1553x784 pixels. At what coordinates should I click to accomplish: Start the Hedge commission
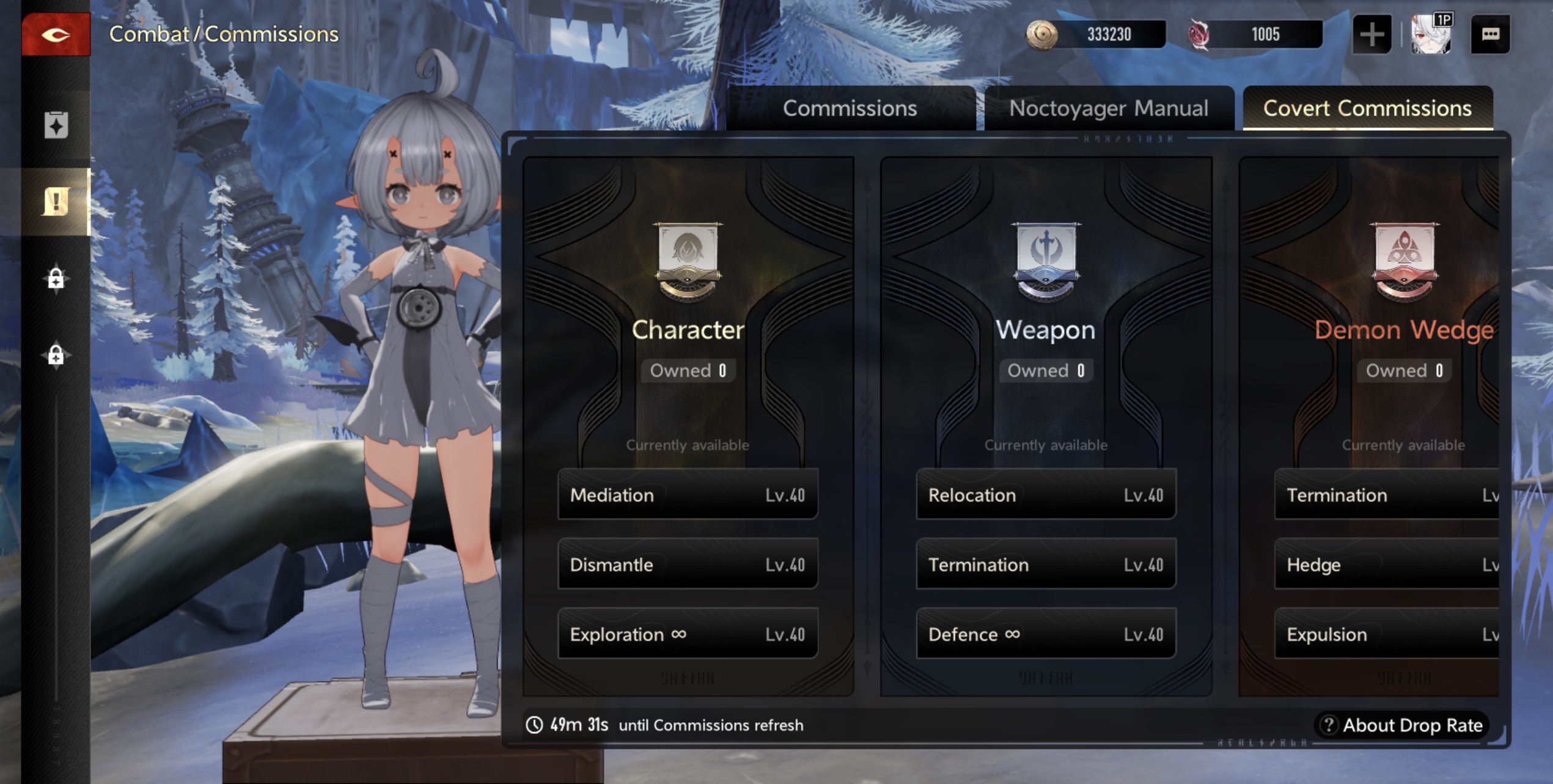pos(1386,564)
